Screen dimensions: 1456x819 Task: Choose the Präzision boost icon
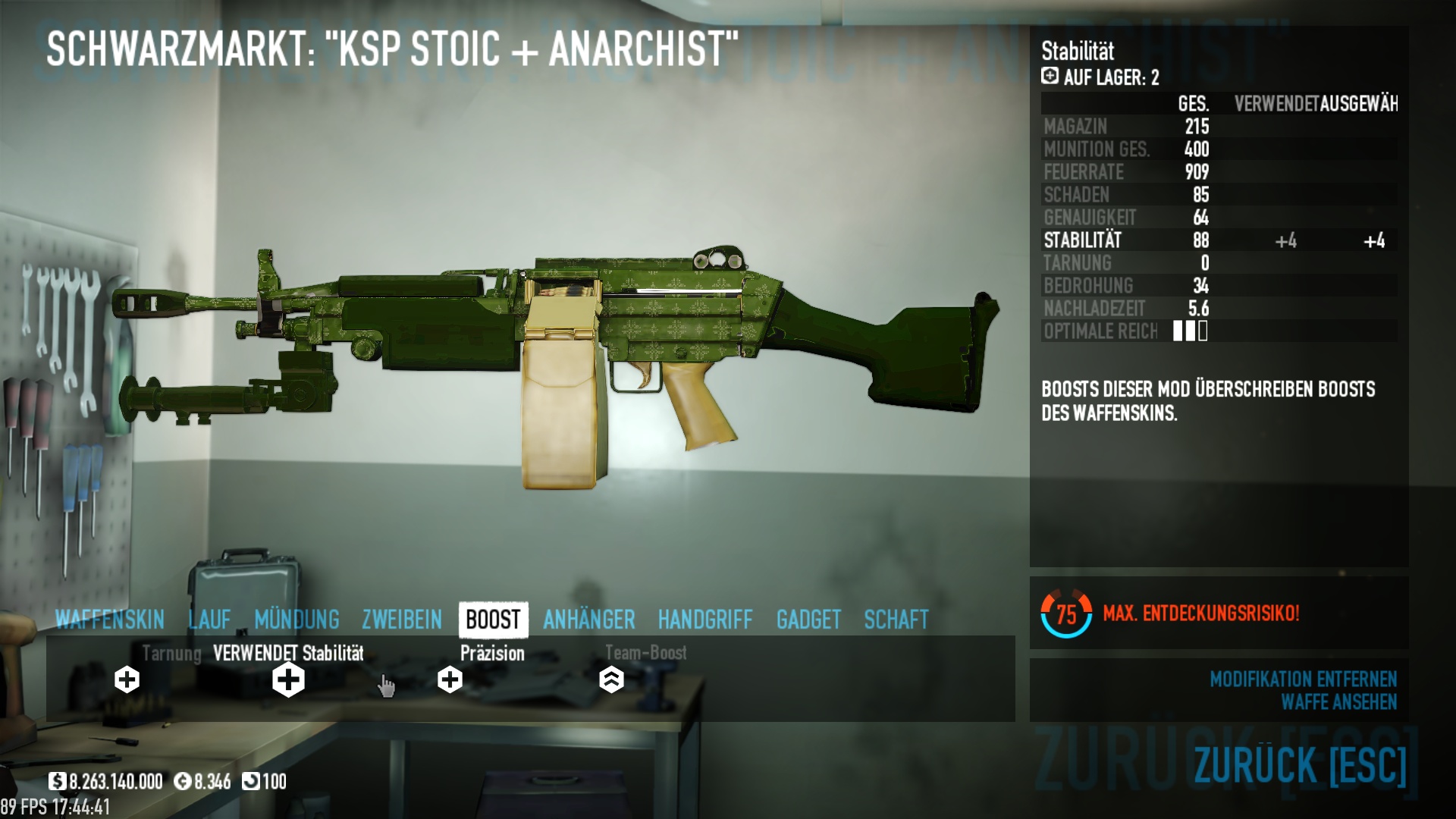coord(450,679)
